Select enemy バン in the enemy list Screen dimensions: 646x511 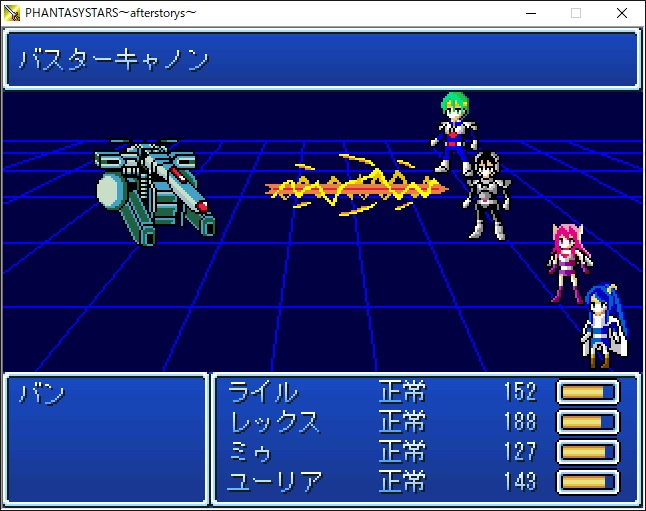tap(43, 393)
